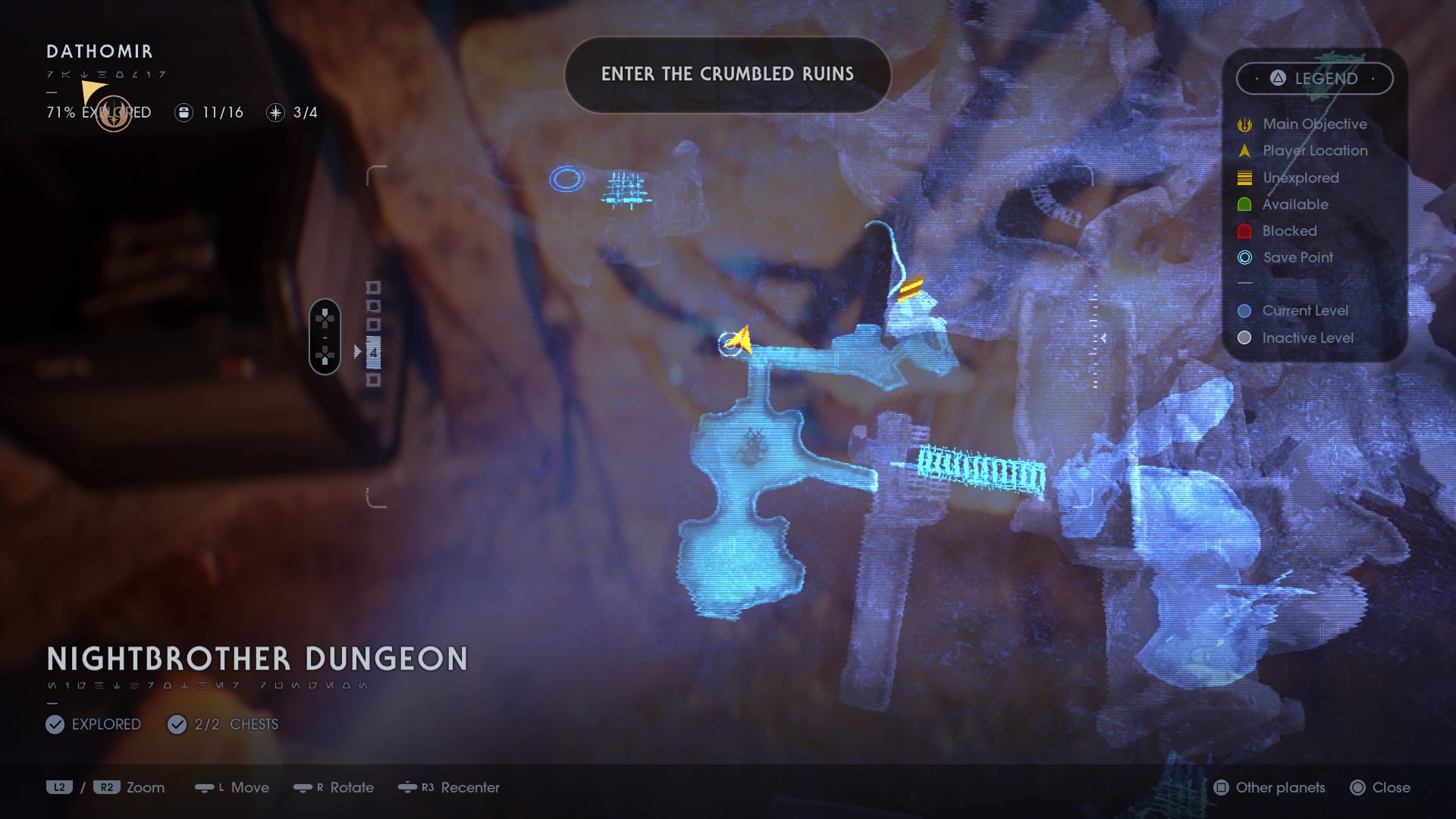Click the Player Location arrow icon in the Legend

tap(1244, 151)
